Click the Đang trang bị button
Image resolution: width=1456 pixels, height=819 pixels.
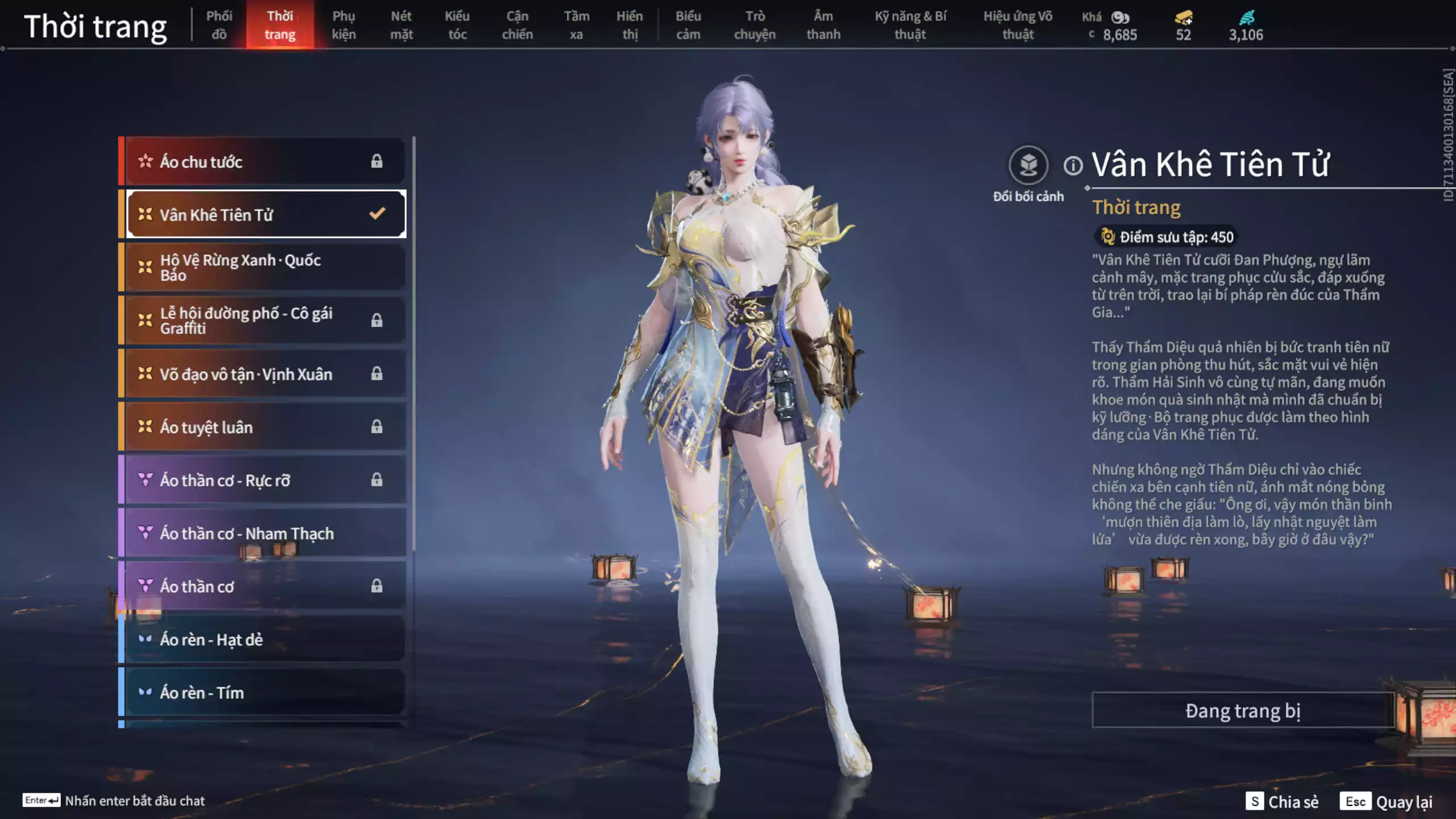pyautogui.click(x=1242, y=710)
